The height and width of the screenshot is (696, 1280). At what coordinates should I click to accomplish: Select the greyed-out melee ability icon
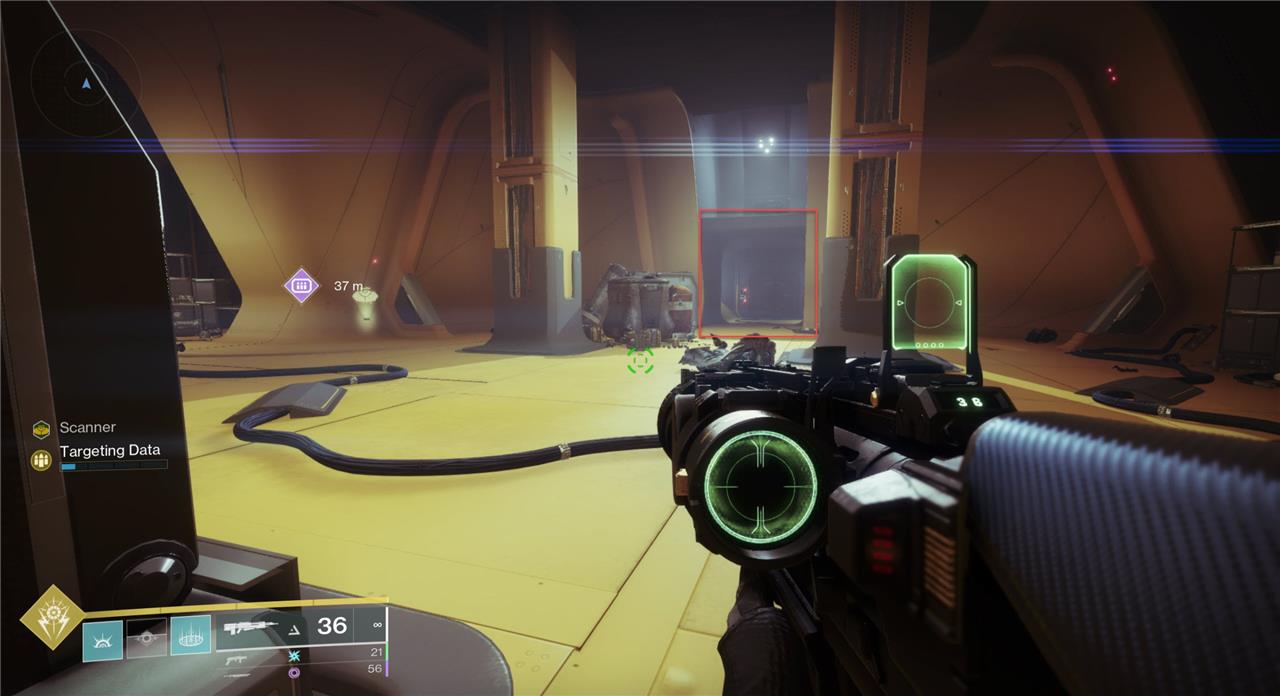click(x=146, y=638)
